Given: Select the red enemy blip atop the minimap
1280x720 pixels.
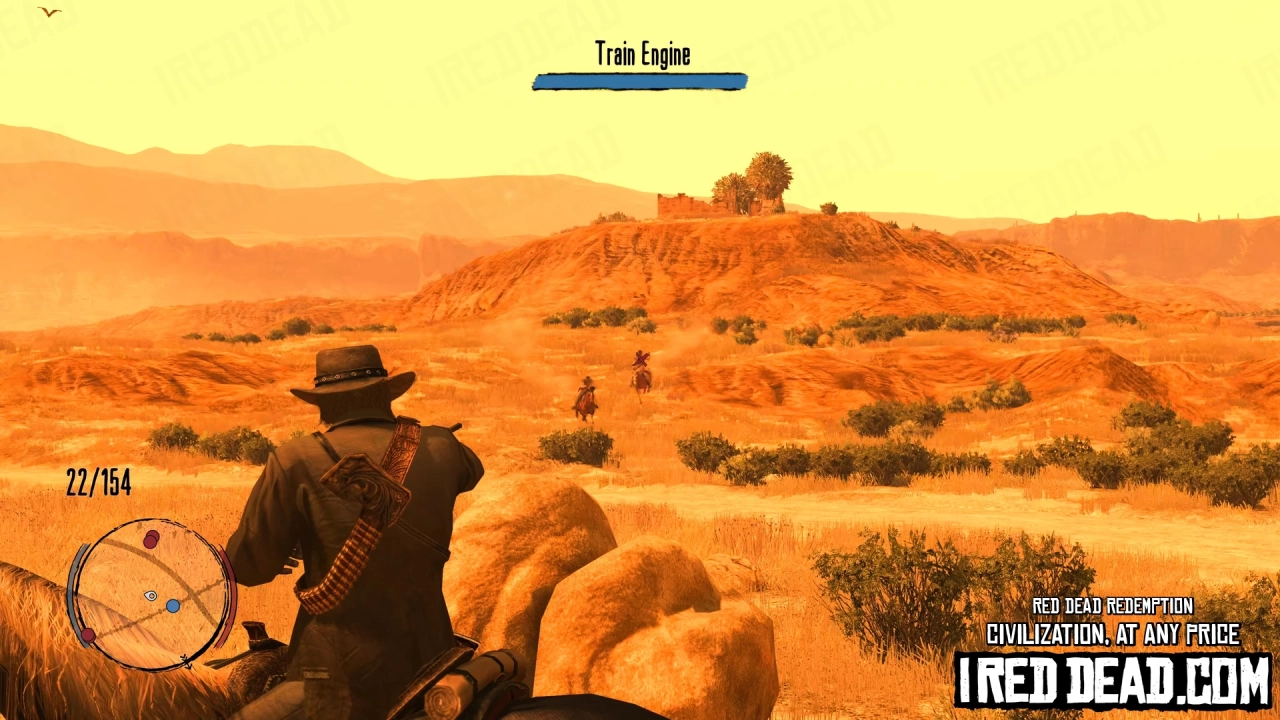Looking at the screenshot, I should pos(151,538).
